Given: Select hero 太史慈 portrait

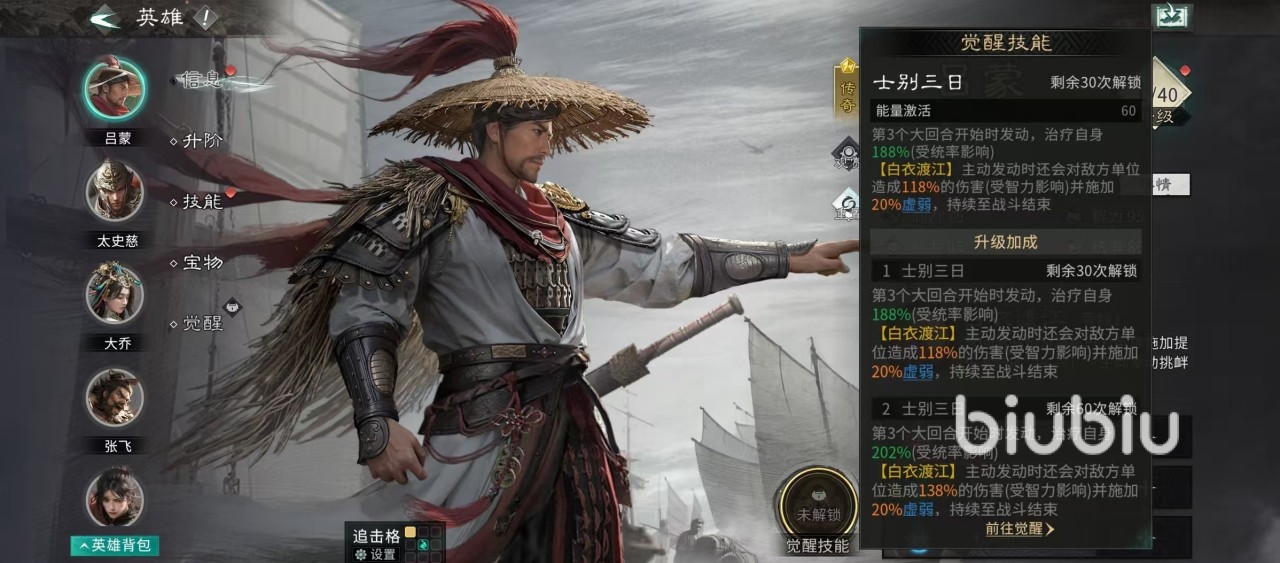Looking at the screenshot, I should click(x=114, y=190).
